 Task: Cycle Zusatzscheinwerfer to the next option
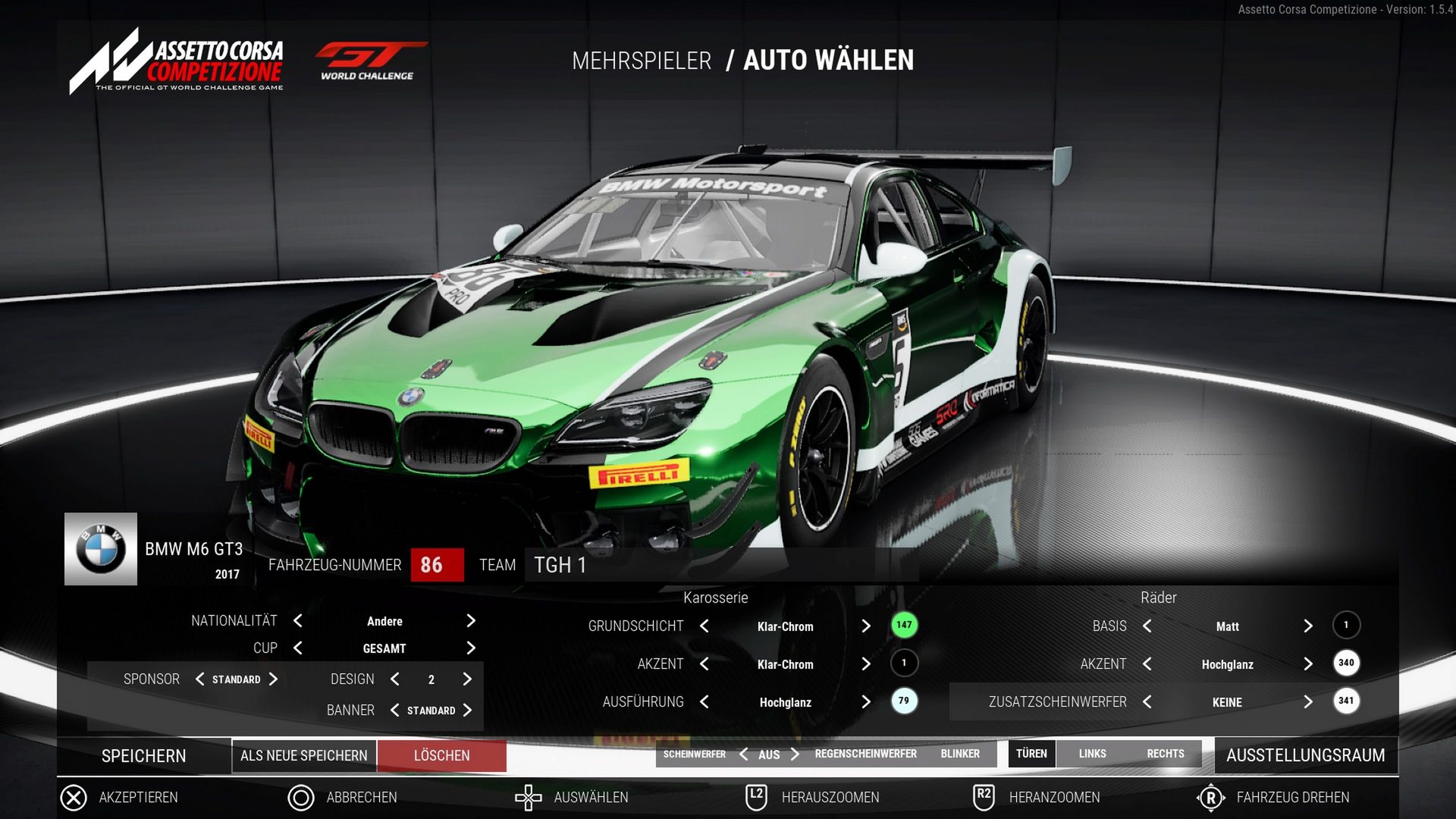1308,702
